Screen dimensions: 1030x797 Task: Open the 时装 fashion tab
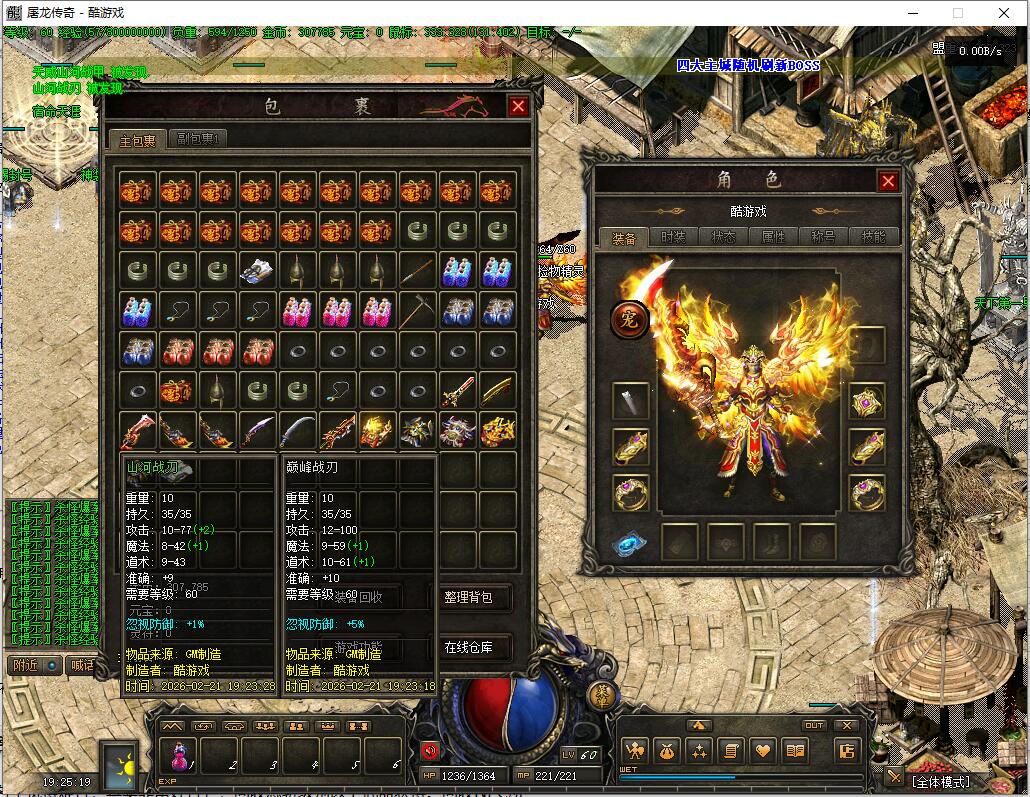[674, 237]
